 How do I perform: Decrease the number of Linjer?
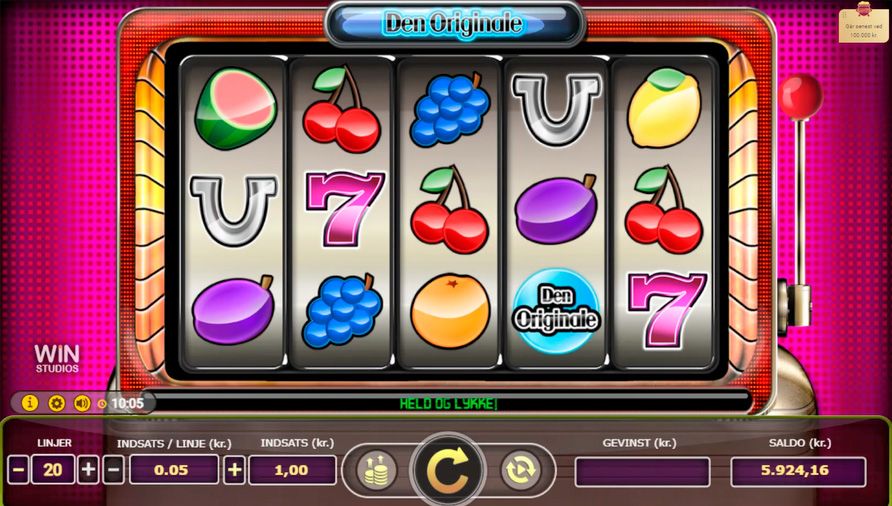point(18,469)
